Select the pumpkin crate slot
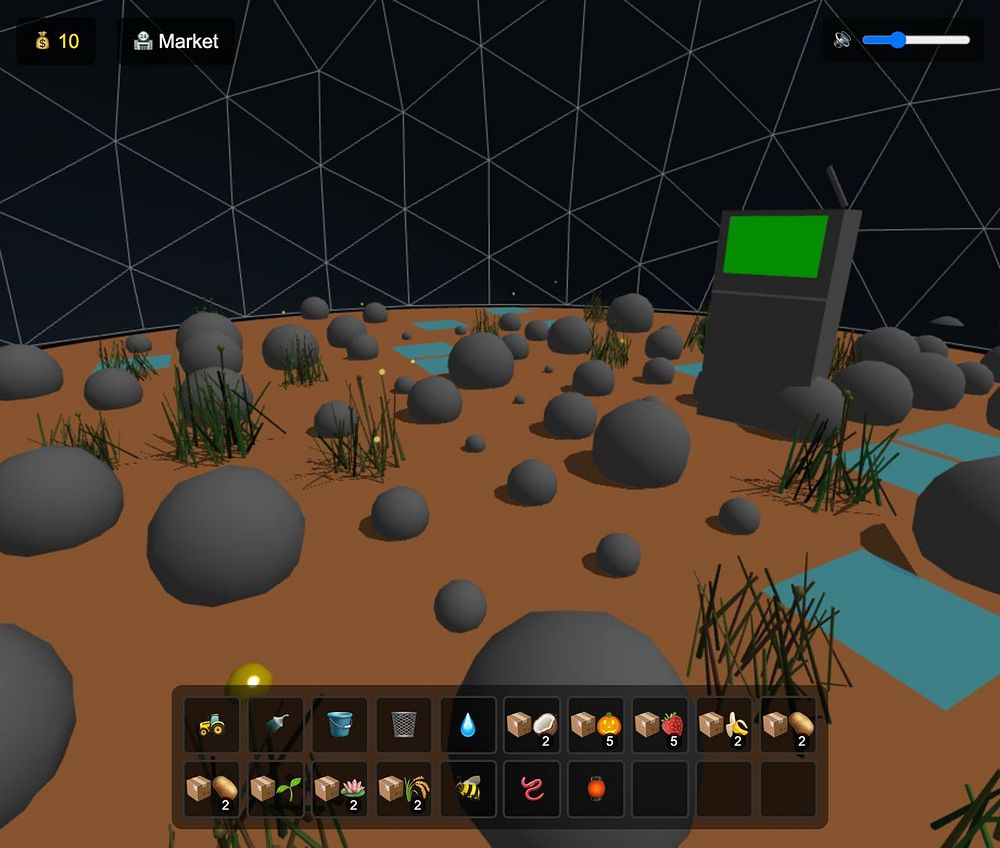Screen dimensions: 1000x848 coord(596,725)
